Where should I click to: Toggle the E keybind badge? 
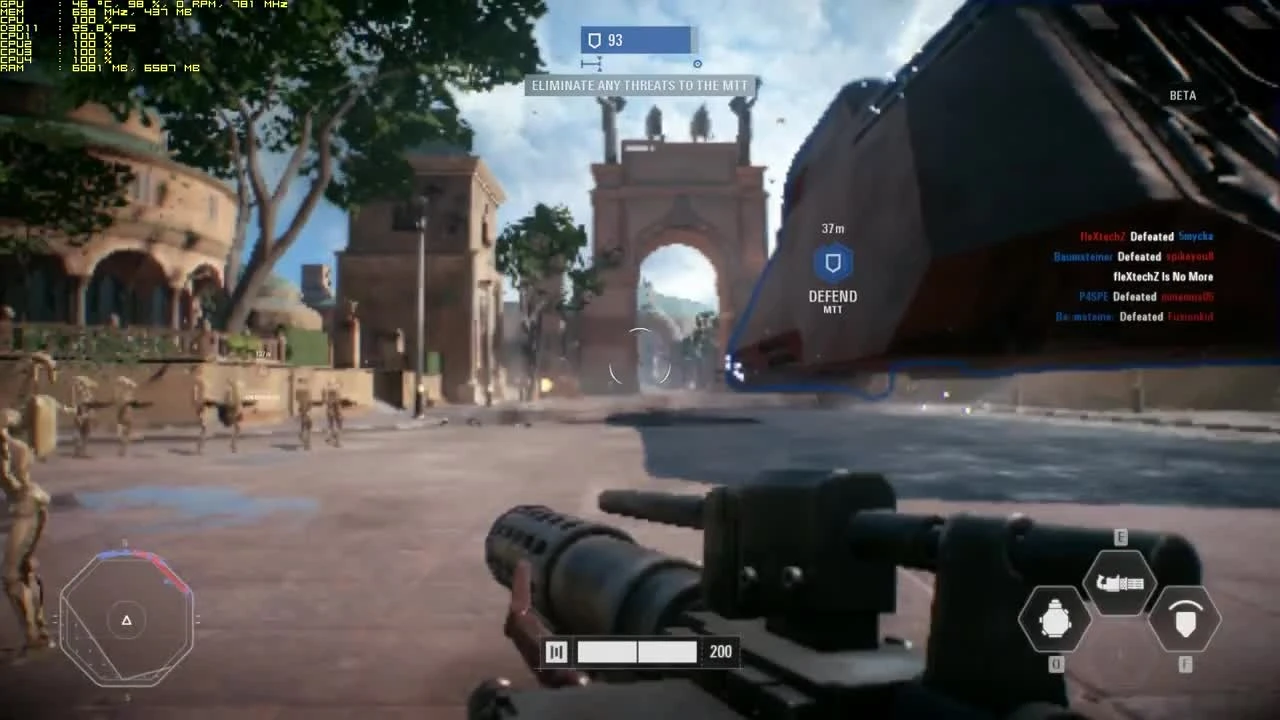1119,538
